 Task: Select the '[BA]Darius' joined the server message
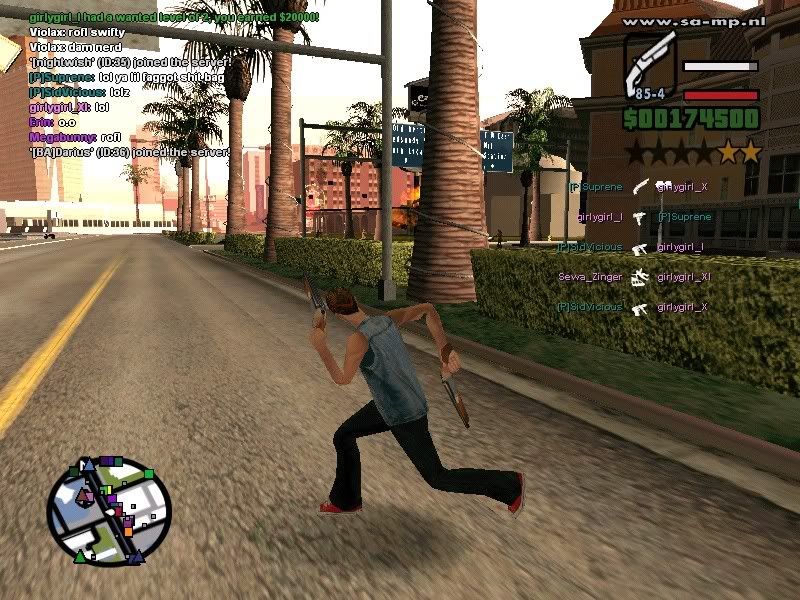129,152
